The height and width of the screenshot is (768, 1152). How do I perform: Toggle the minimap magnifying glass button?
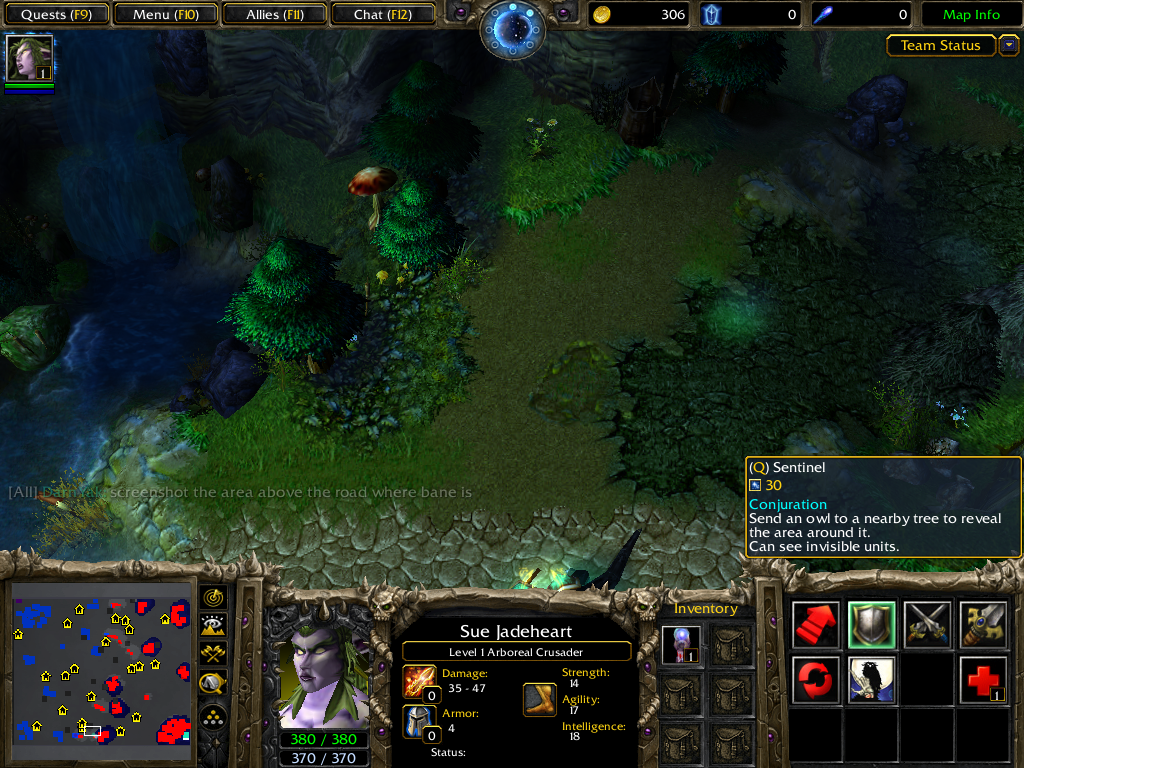click(213, 684)
